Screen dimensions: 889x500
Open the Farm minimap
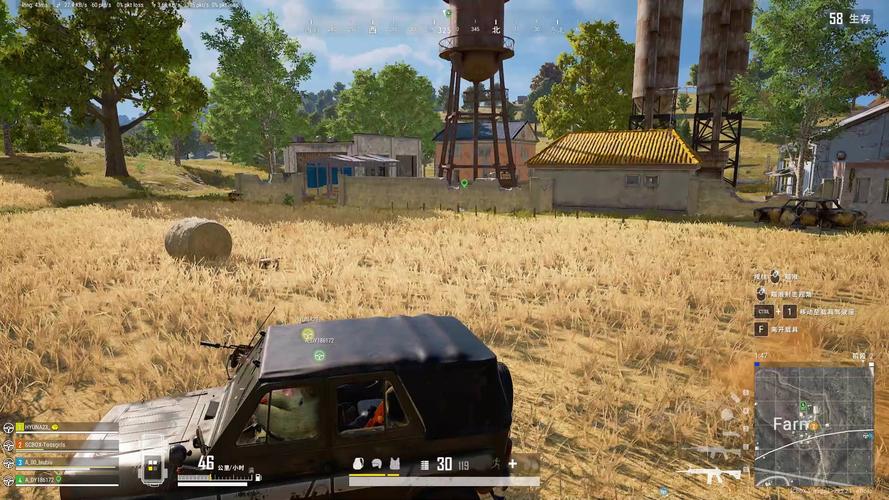pyautogui.click(x=813, y=425)
